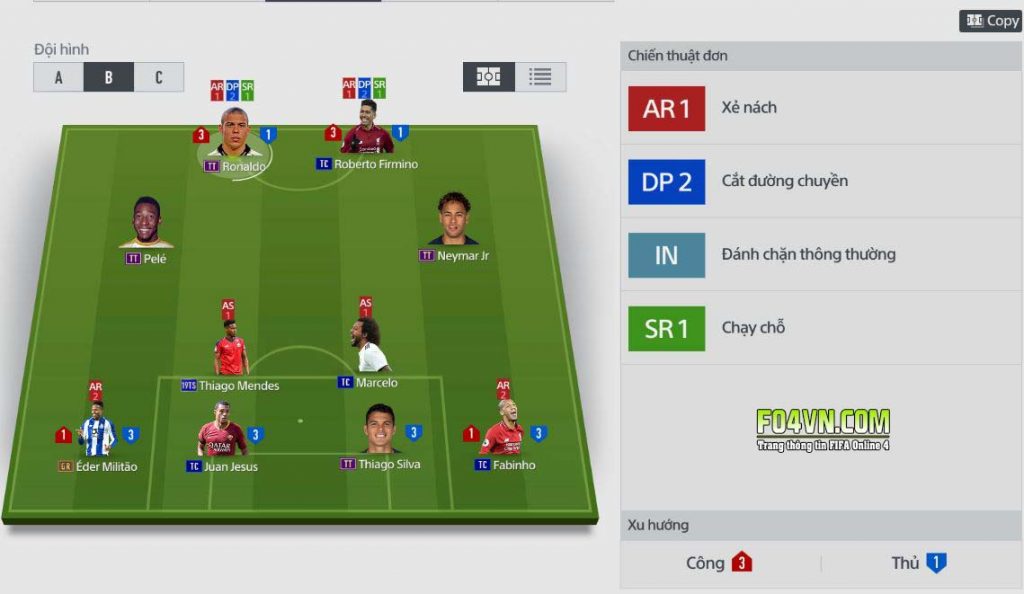Switch to squad tab A
This screenshot has width=1024, height=594.
[x=58, y=77]
